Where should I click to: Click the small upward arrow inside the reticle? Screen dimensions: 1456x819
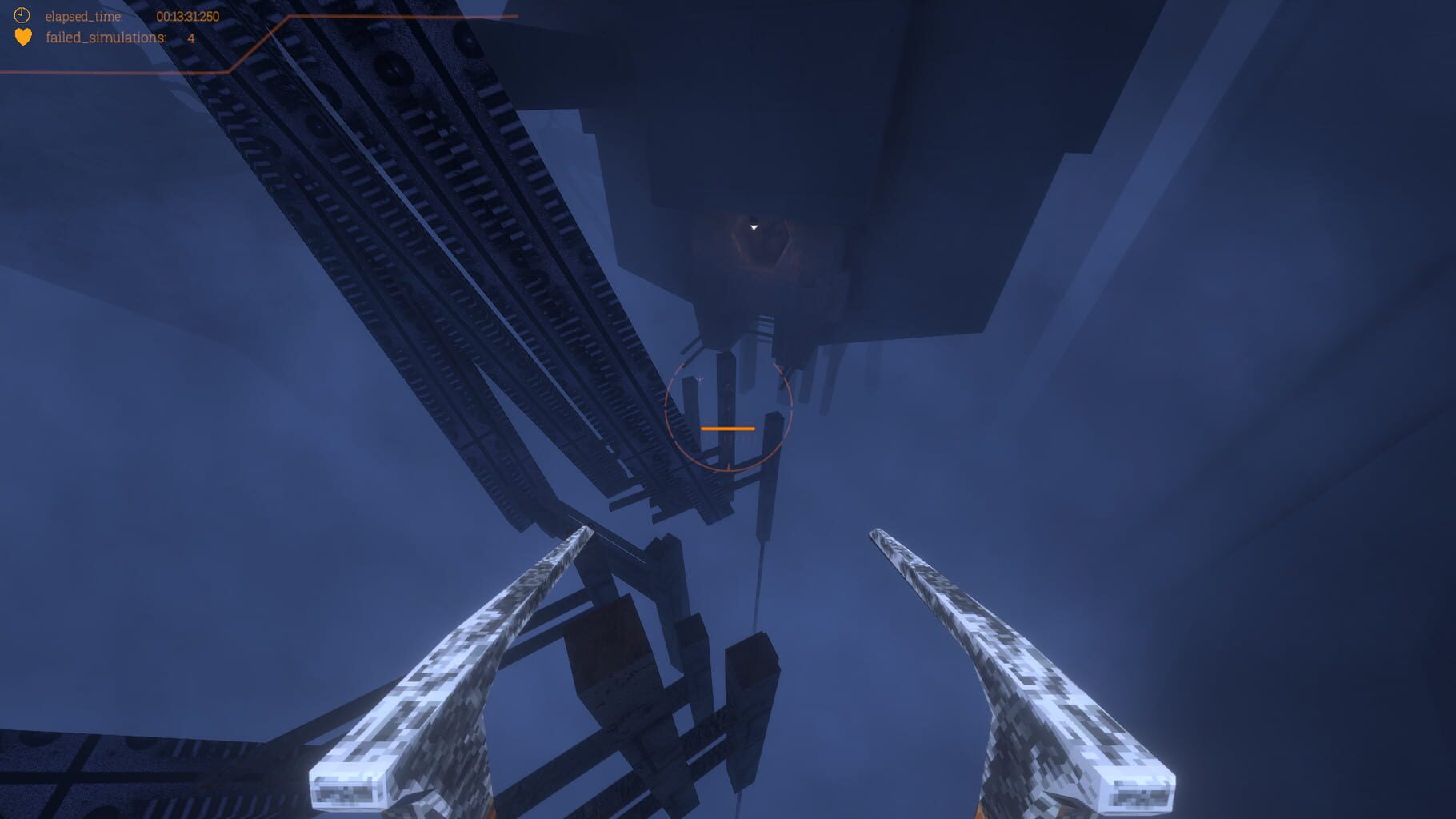coord(728,386)
